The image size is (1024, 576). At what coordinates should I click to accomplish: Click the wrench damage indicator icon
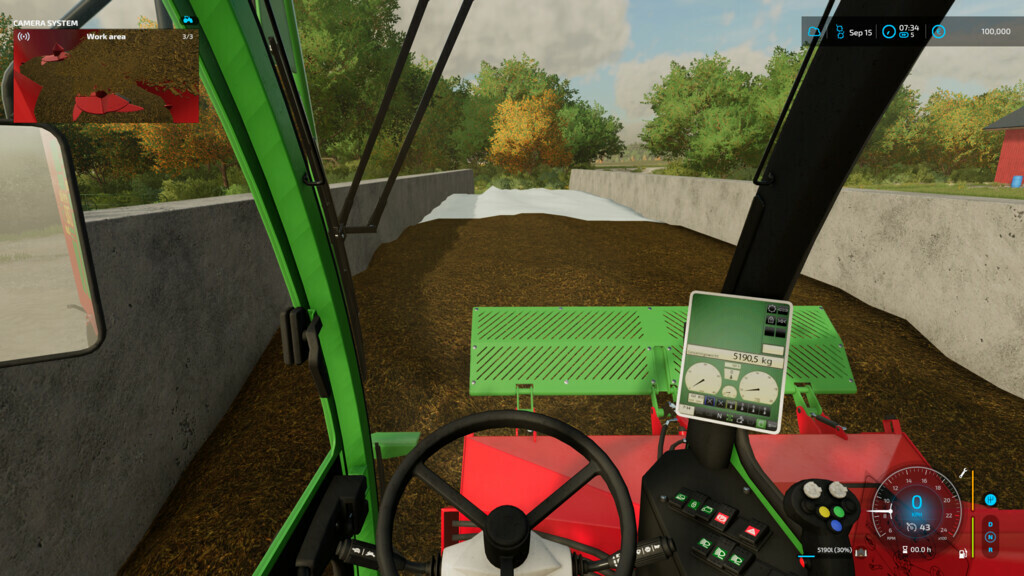pyautogui.click(x=963, y=473)
